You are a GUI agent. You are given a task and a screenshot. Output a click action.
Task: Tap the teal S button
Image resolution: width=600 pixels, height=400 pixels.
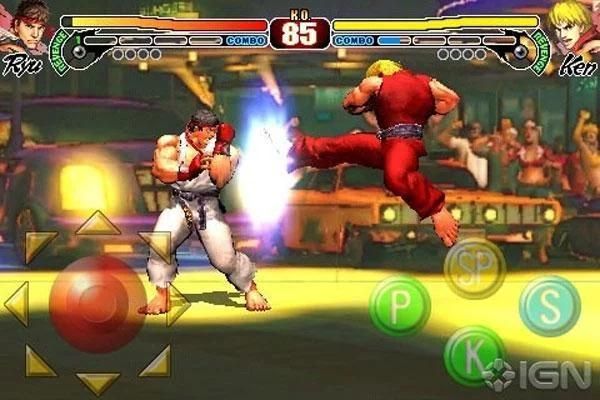tap(550, 306)
